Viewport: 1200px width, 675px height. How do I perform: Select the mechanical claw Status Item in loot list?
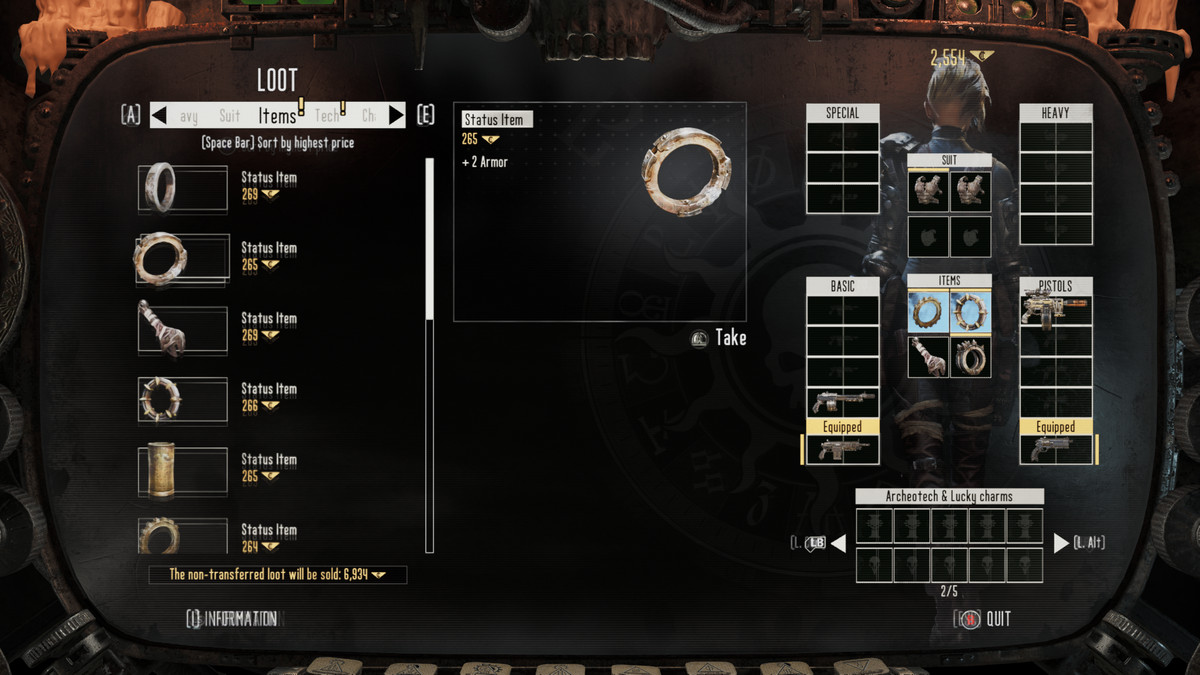(x=183, y=327)
